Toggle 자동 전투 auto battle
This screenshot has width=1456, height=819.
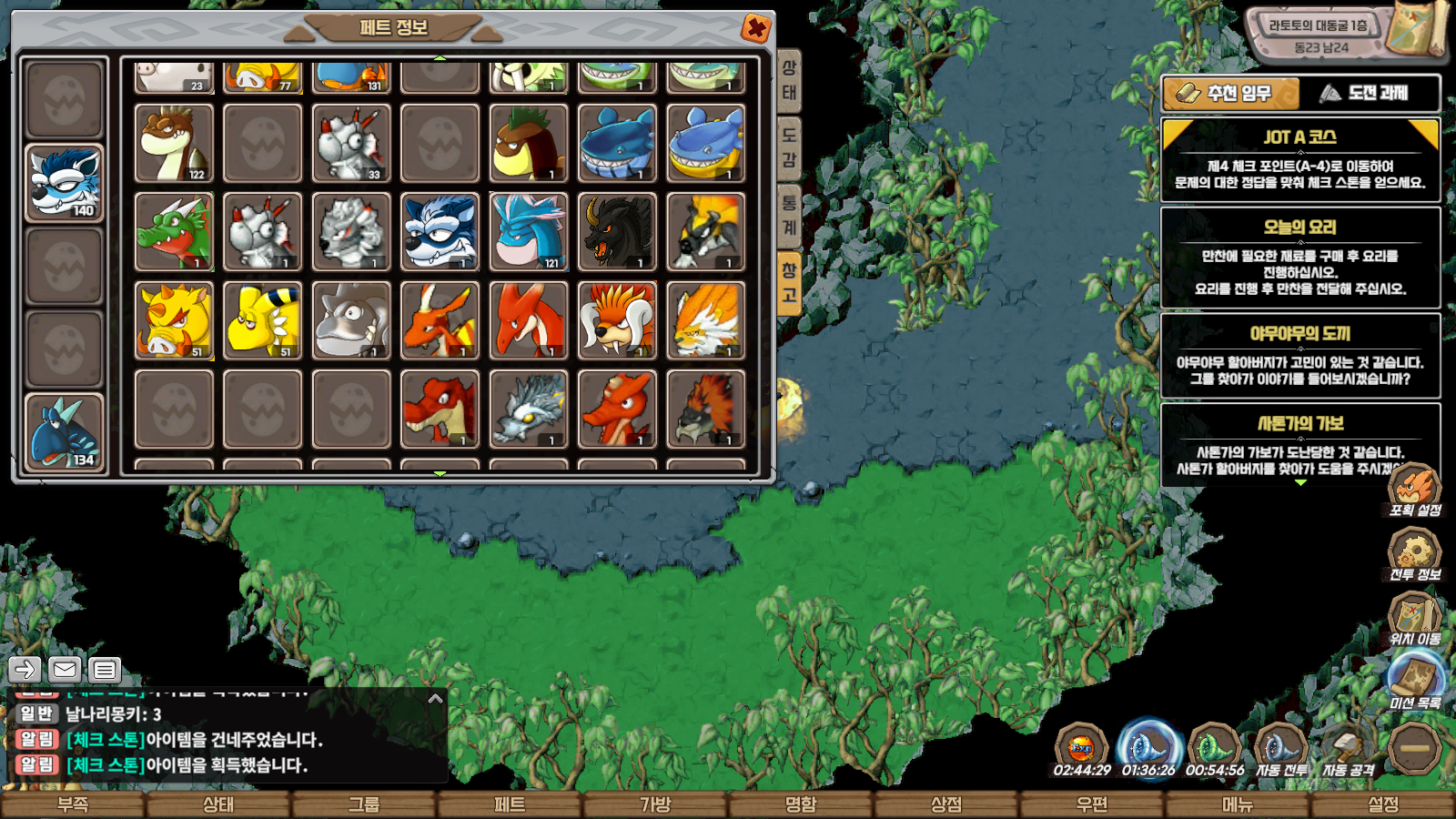(1281, 749)
